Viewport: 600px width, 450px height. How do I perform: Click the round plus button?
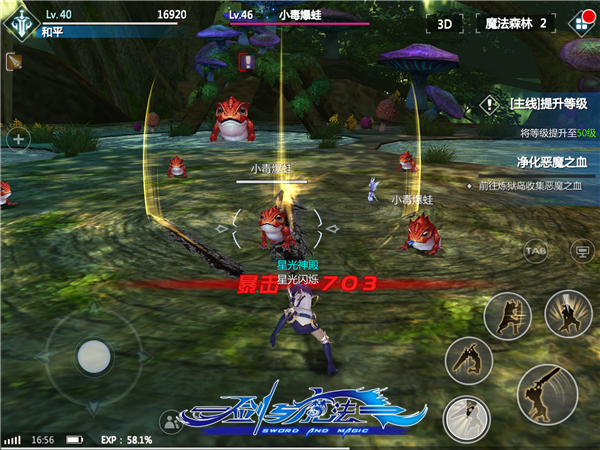[17, 139]
